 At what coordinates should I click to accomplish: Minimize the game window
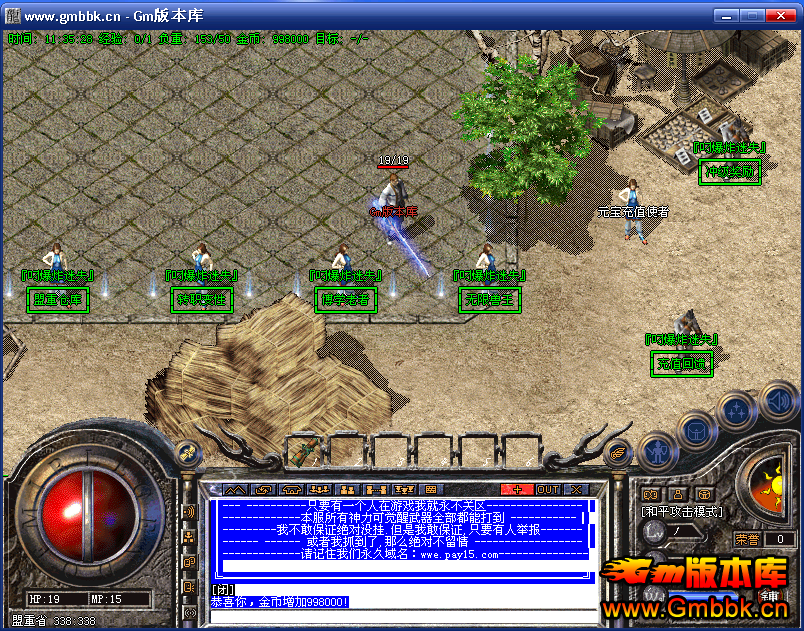click(726, 15)
